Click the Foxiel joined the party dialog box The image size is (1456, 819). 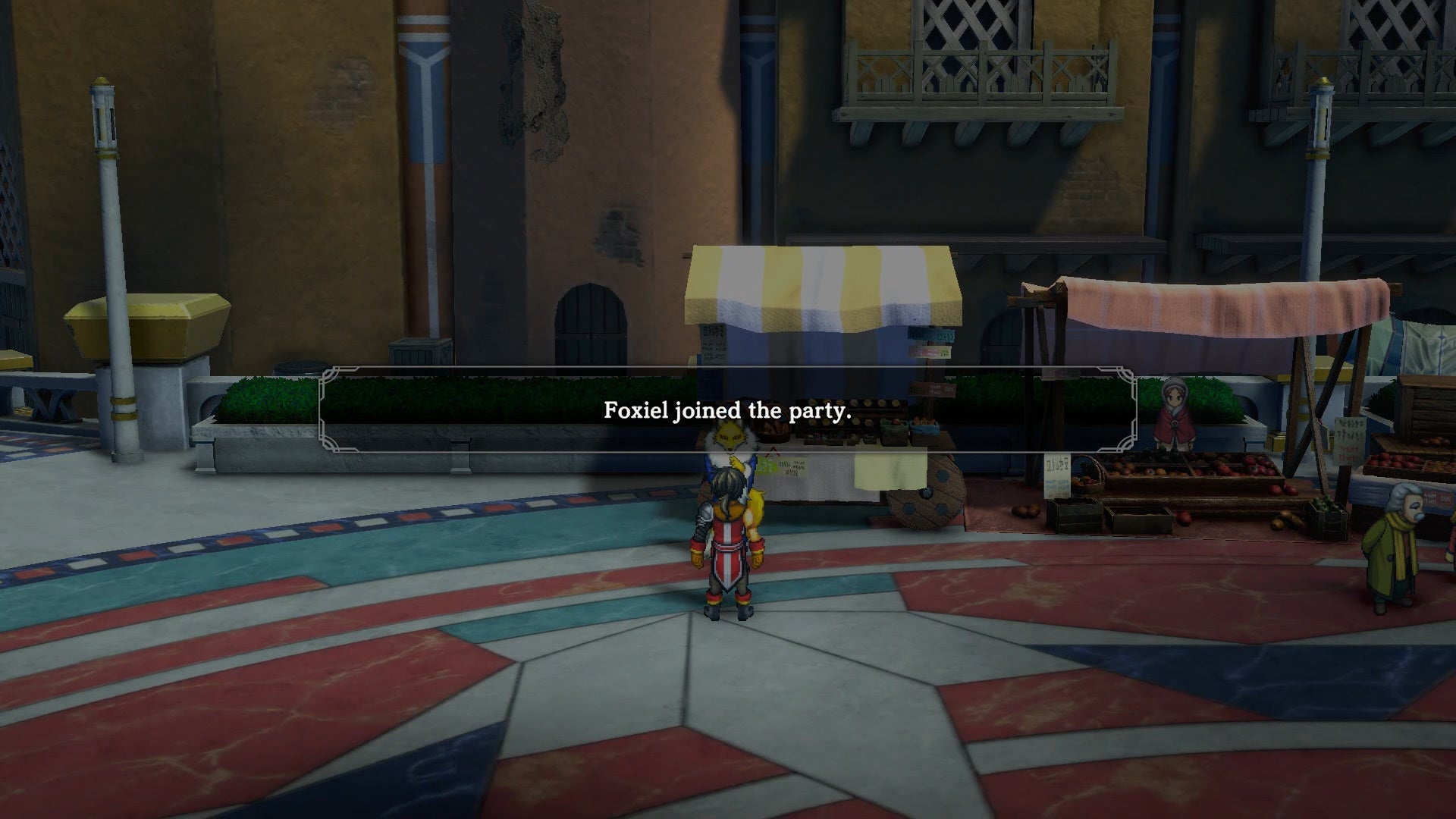tap(728, 412)
